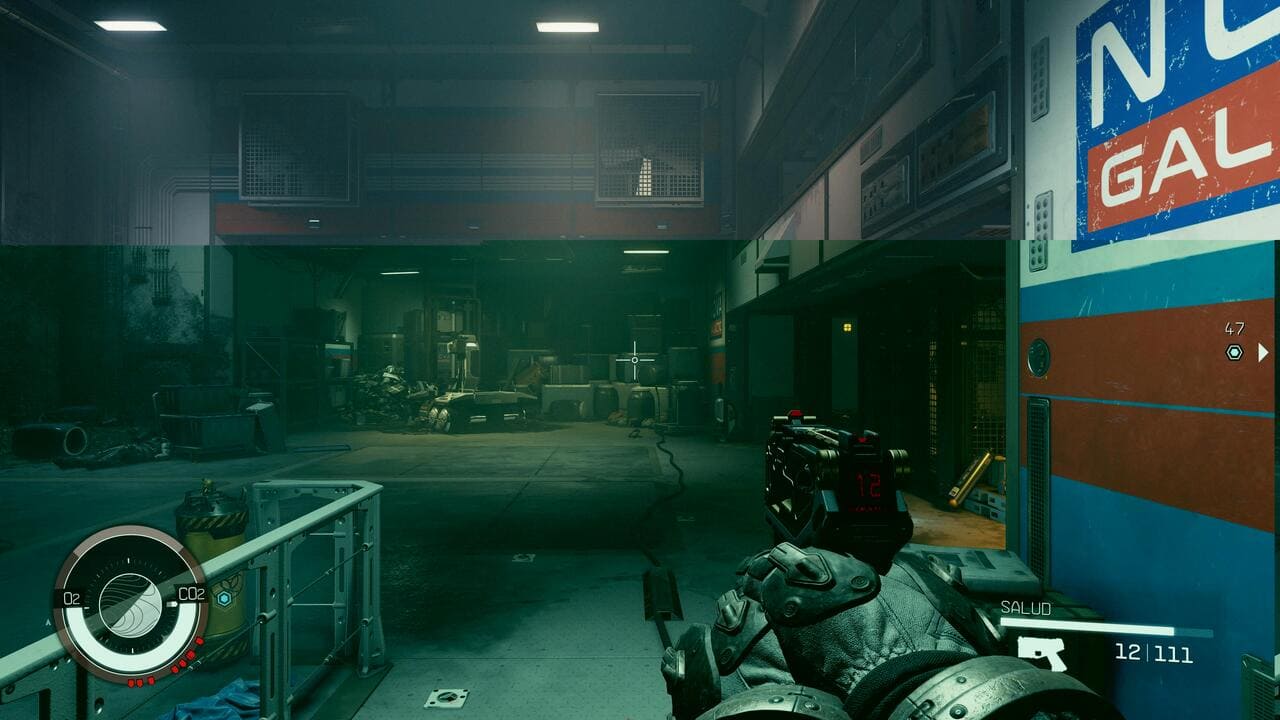Select the equipped pistol weapon icon
Viewport: 1280px width, 720px height.
1042,653
